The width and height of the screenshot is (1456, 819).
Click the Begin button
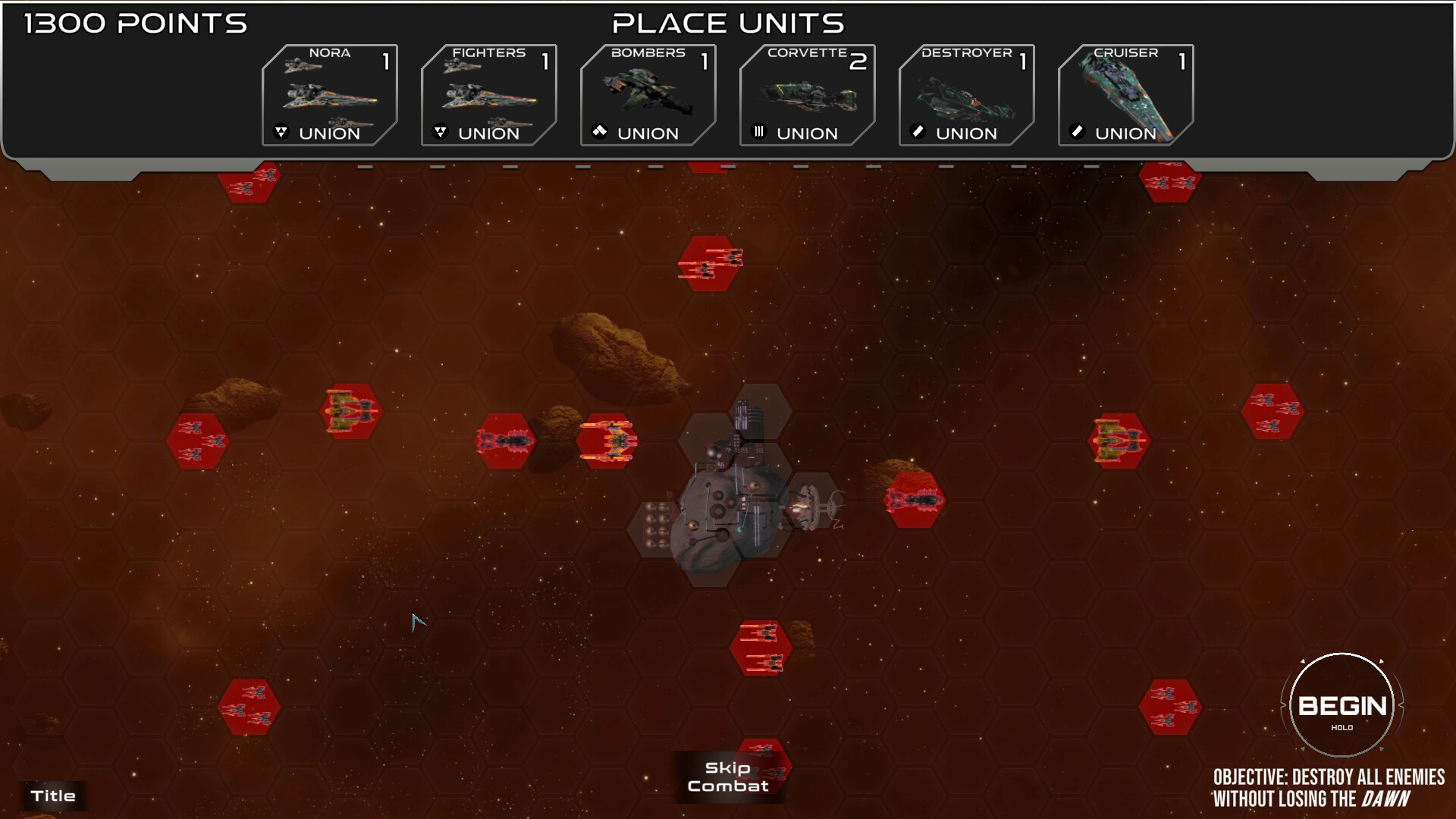click(1341, 706)
